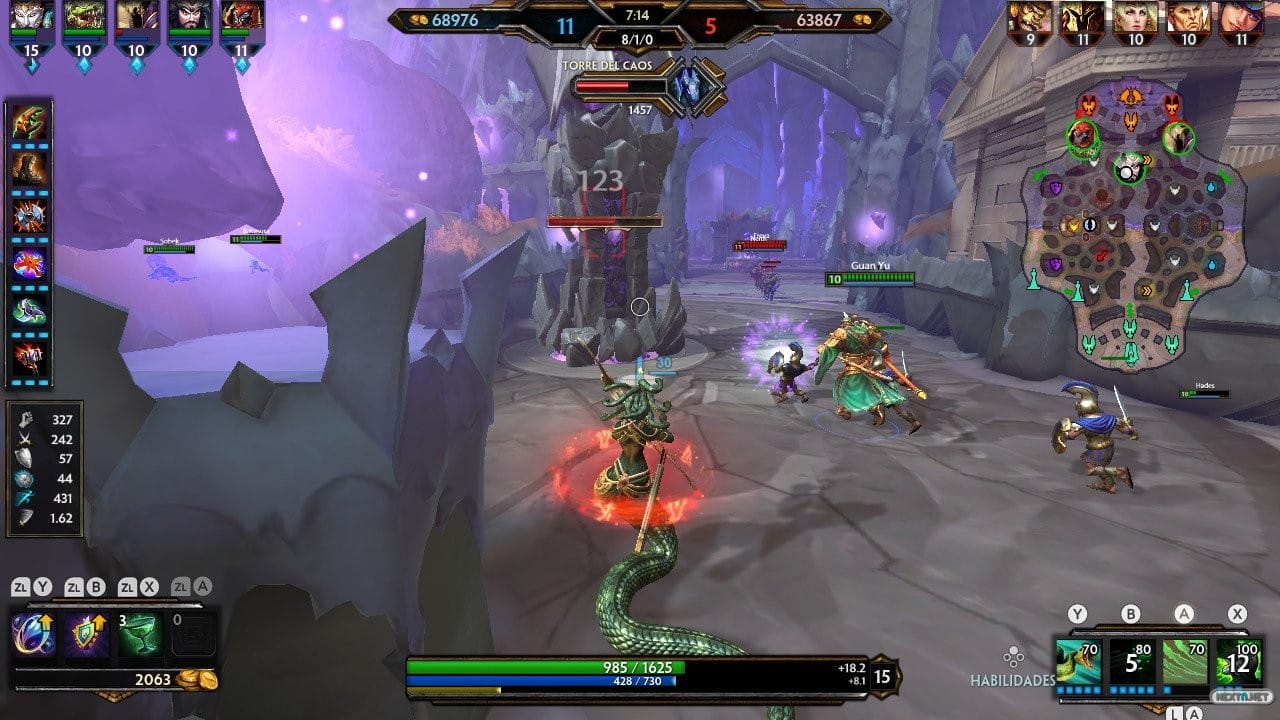Open the top score banner showing 11 vs 5
1280x720 pixels.
(x=640, y=21)
